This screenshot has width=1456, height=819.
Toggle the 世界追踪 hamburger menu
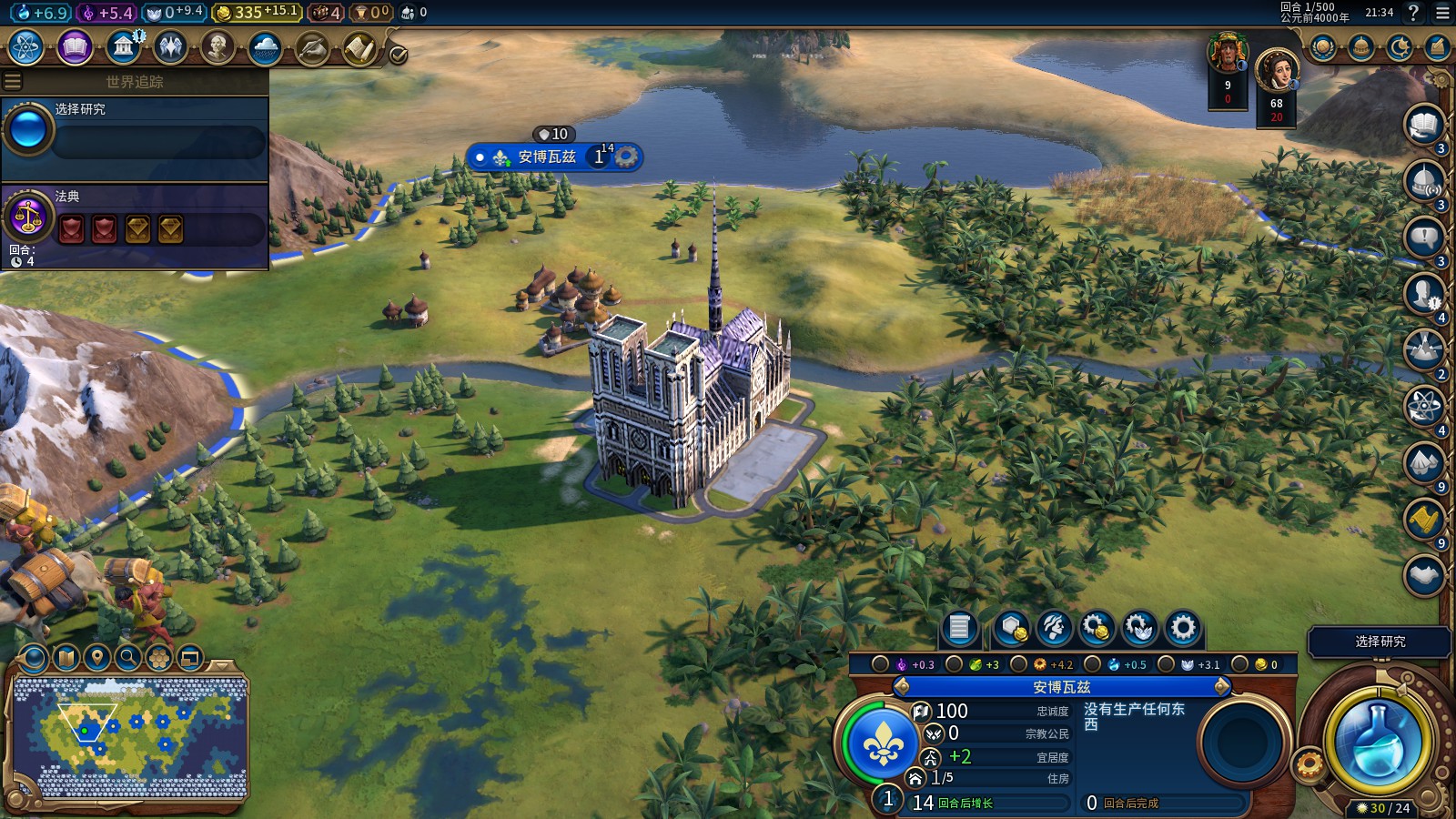pyautogui.click(x=13, y=82)
